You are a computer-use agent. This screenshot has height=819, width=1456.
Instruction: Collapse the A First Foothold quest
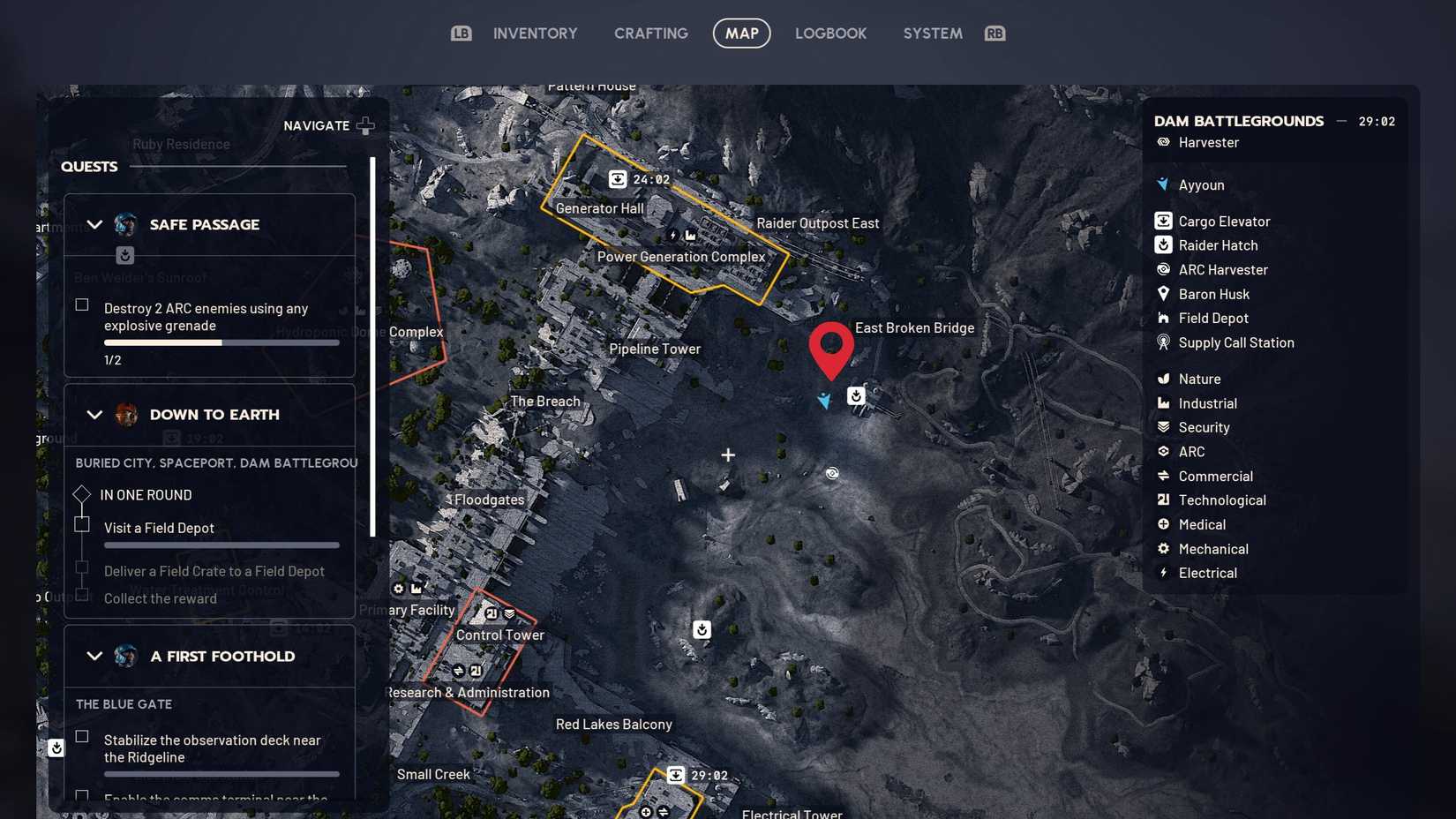click(94, 656)
